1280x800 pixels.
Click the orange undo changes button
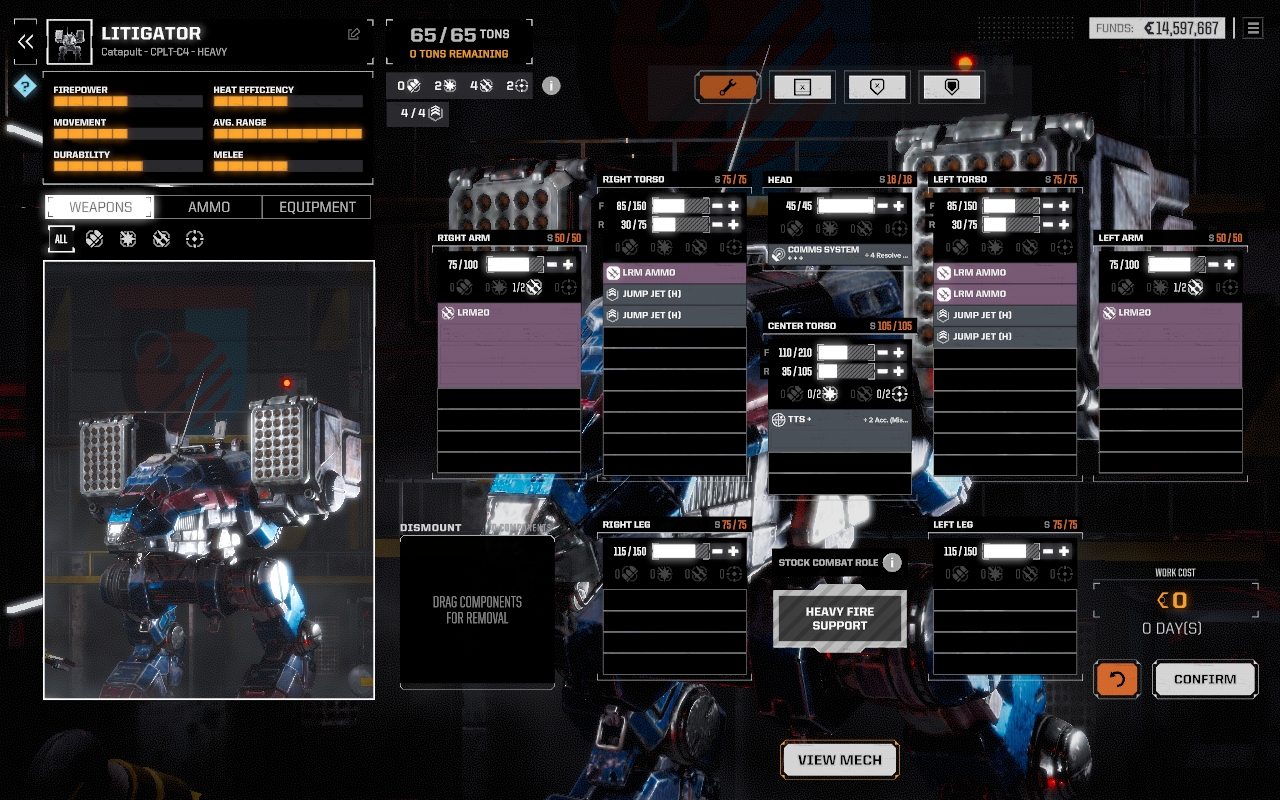tap(1117, 679)
